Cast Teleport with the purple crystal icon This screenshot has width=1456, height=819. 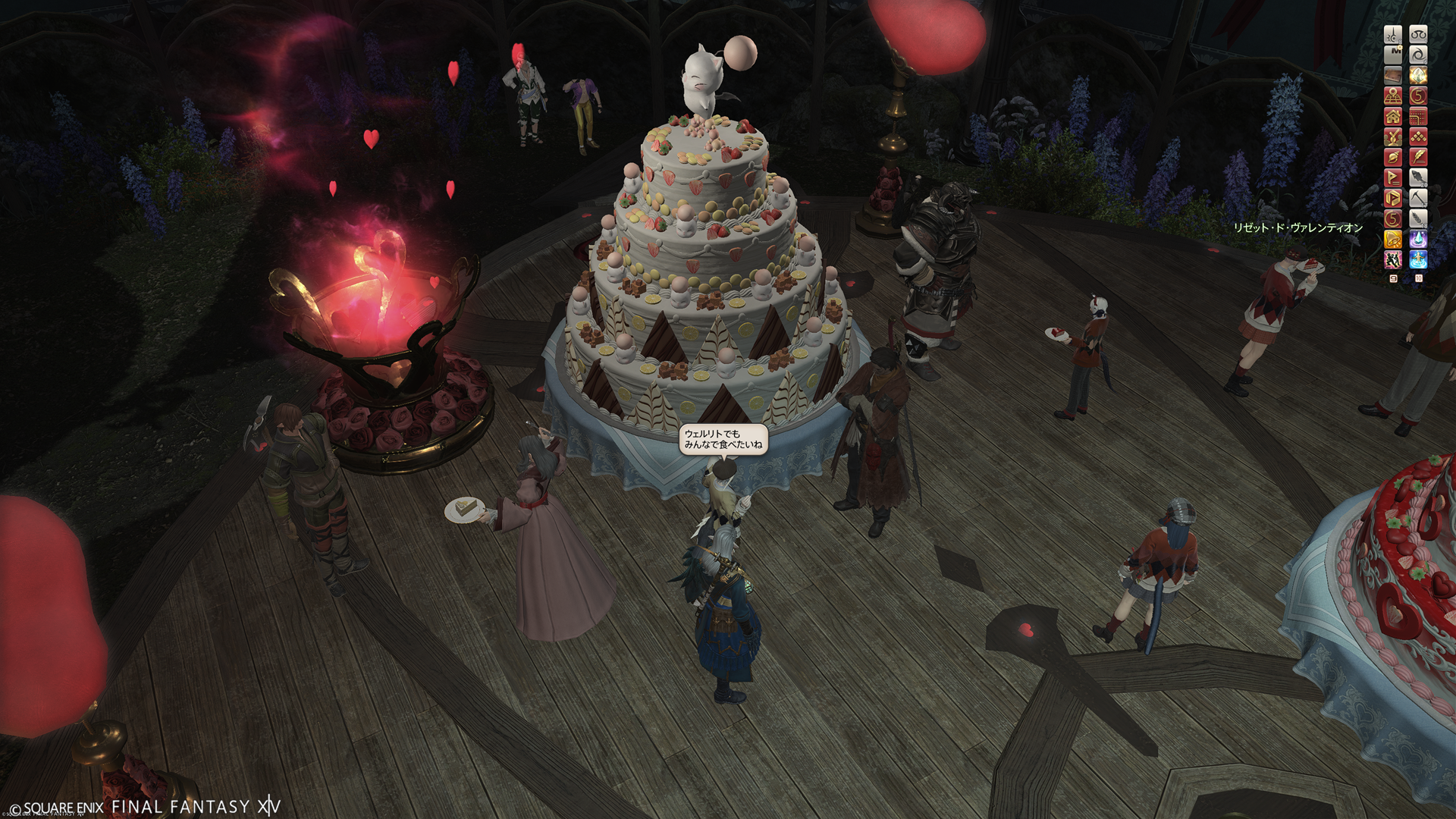1418,240
